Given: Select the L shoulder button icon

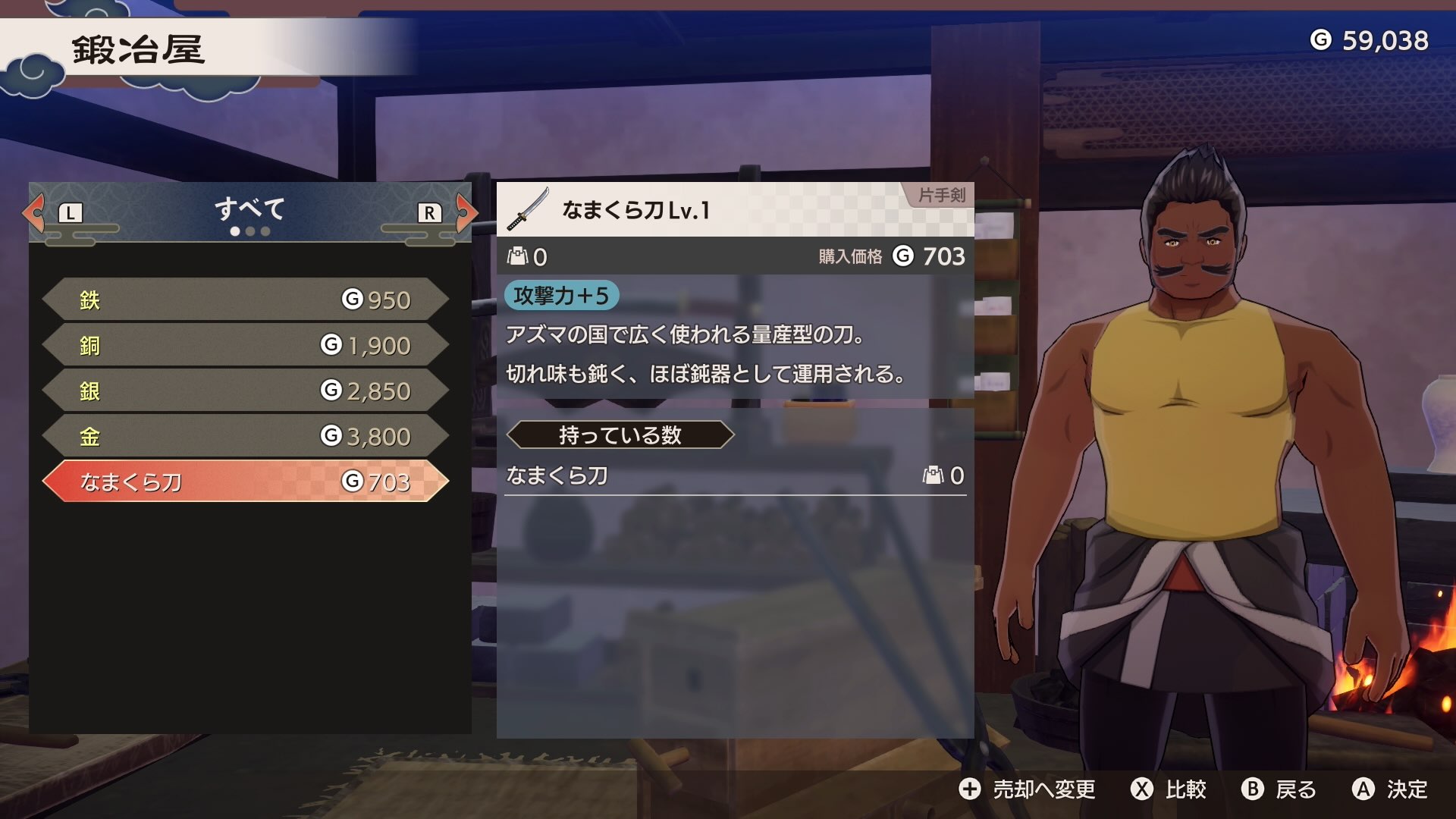Looking at the screenshot, I should coord(71,215).
